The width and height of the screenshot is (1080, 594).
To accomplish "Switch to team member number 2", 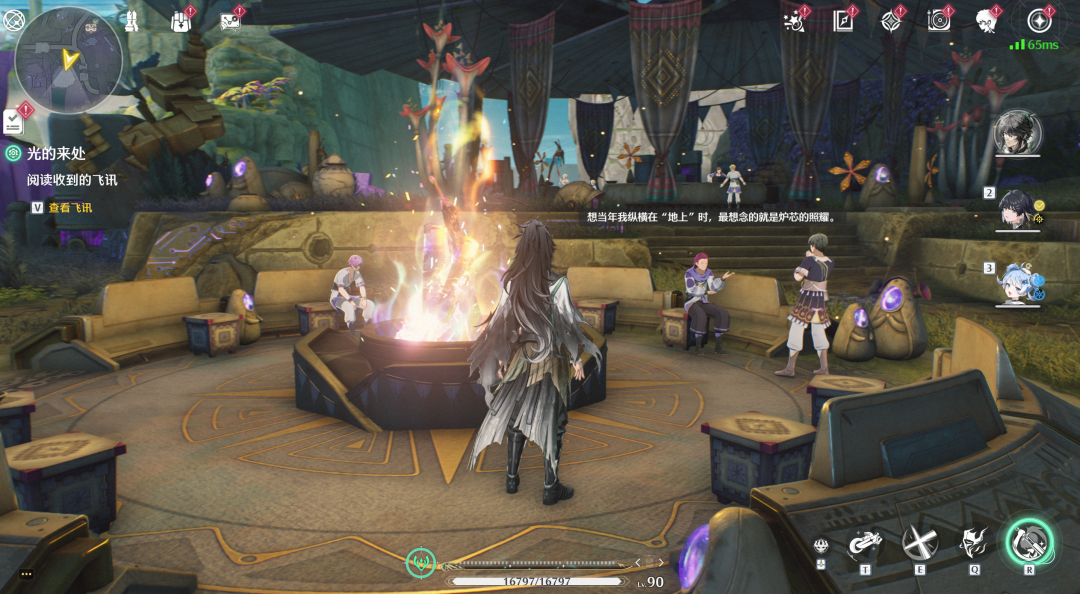I will coord(1018,208).
